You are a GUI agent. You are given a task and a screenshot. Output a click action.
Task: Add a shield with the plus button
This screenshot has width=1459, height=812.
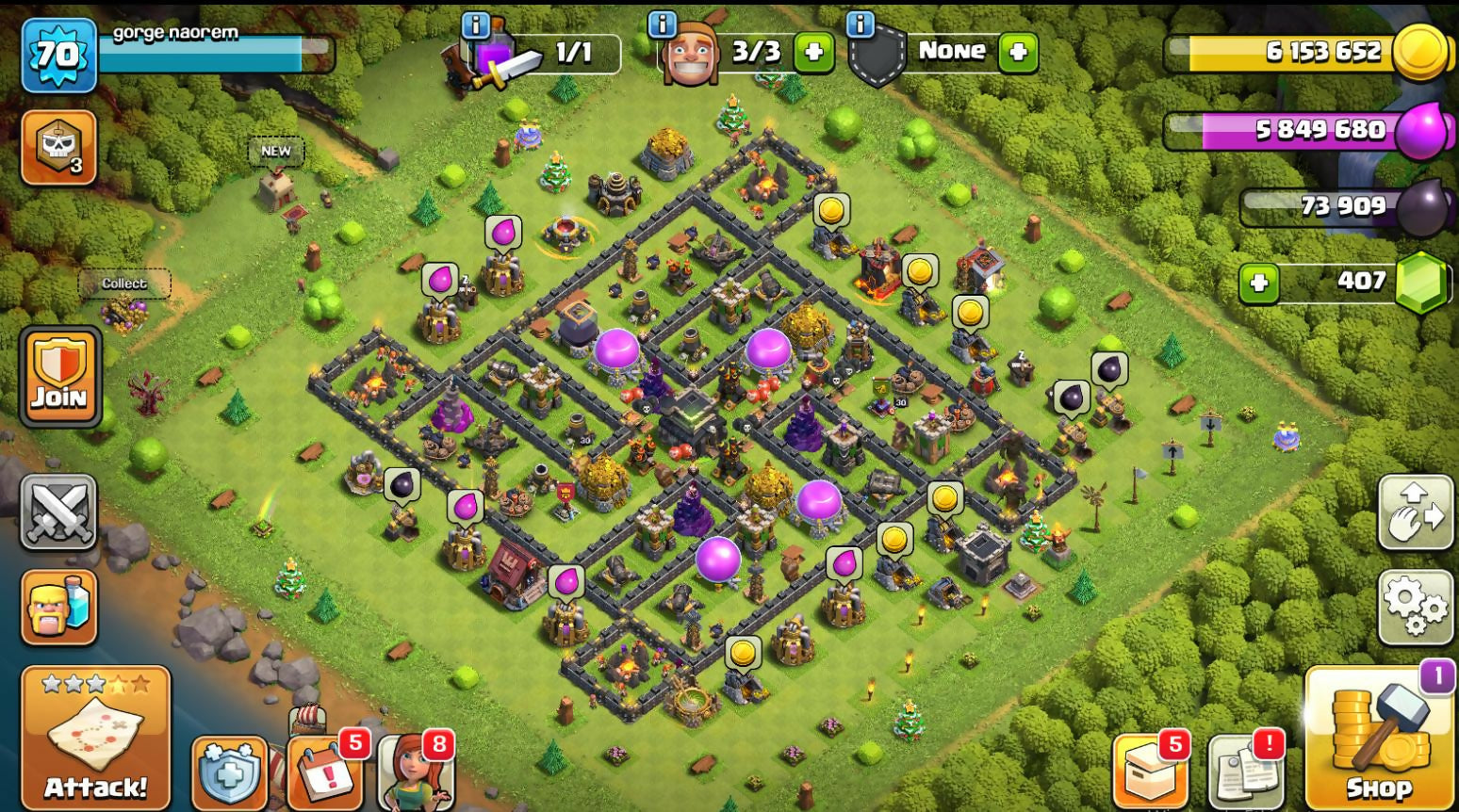(1018, 52)
